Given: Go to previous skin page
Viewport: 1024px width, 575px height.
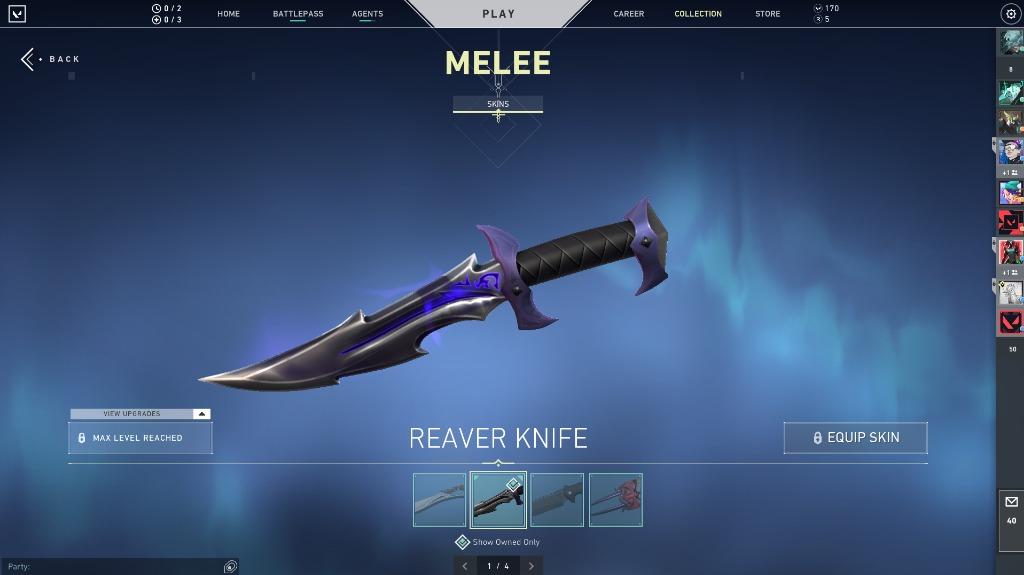Looking at the screenshot, I should coord(464,566).
